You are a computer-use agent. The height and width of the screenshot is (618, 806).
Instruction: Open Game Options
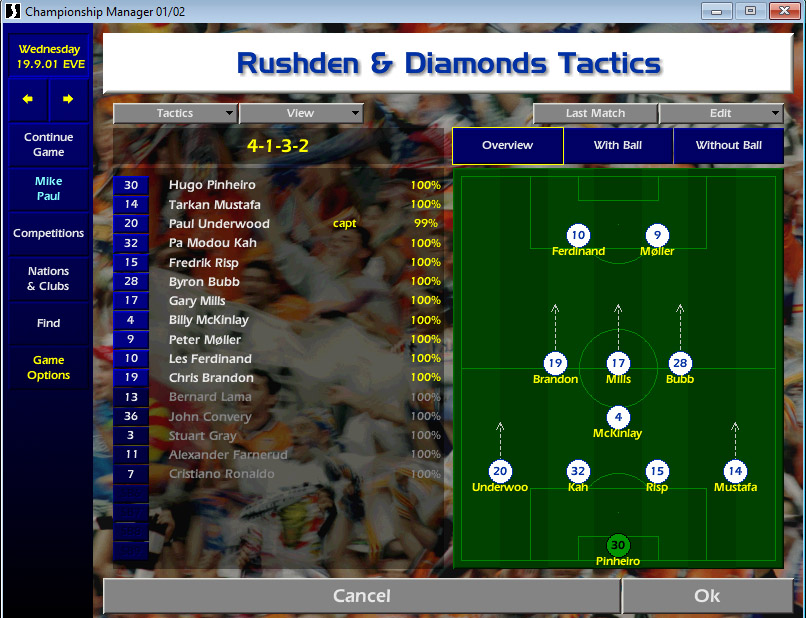tap(49, 368)
